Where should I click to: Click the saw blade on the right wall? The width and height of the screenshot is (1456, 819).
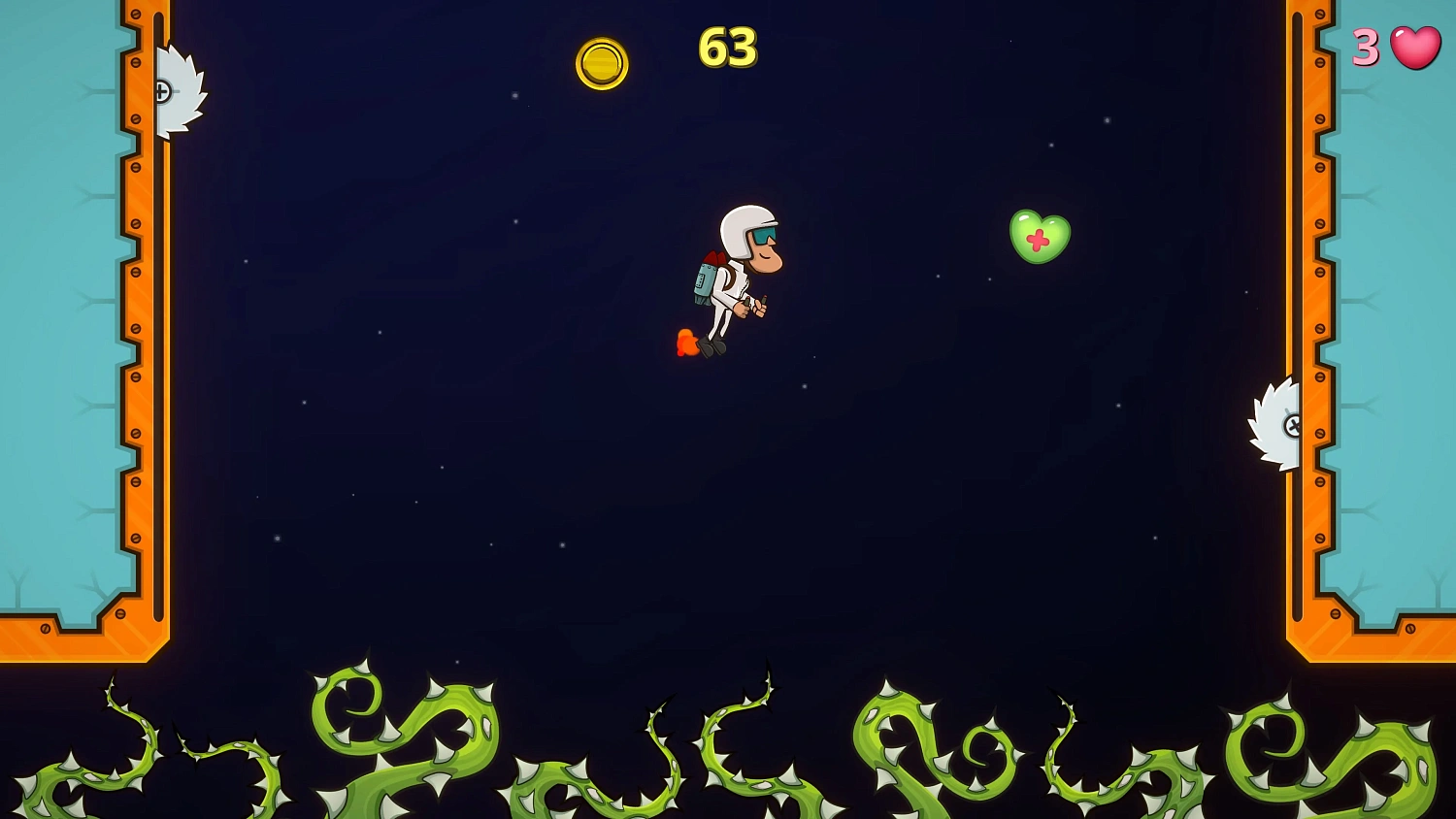coord(1276,424)
